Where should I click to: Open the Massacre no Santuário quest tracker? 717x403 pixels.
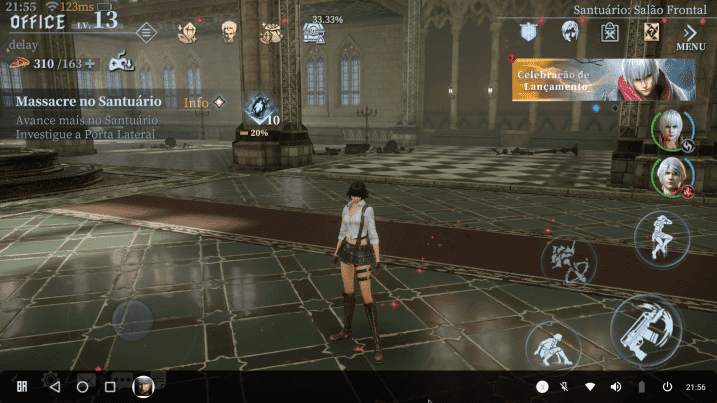[x=88, y=102]
